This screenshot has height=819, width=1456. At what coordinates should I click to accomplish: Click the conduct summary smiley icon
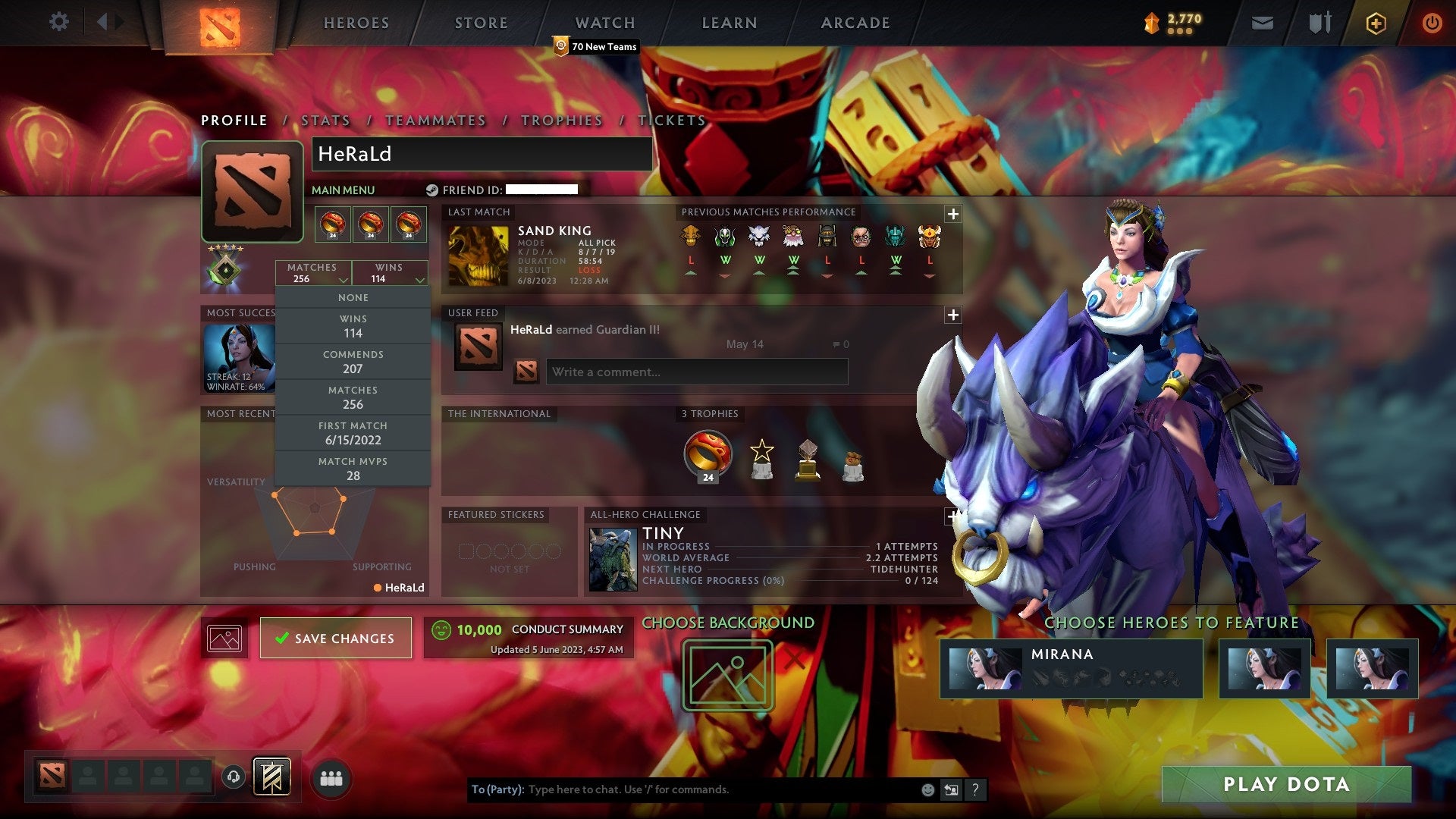click(x=442, y=629)
